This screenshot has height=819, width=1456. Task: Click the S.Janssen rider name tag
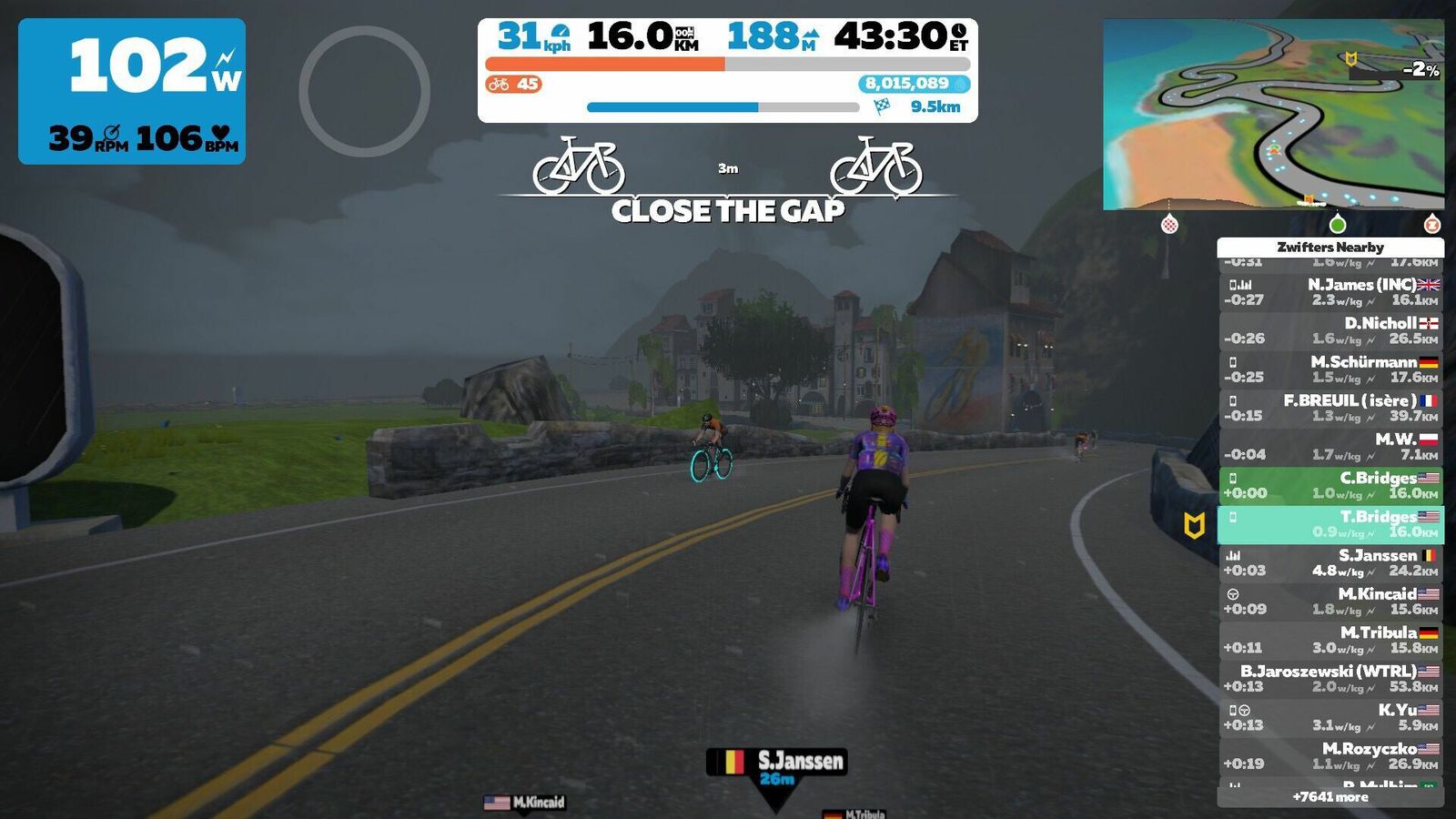[x=777, y=763]
